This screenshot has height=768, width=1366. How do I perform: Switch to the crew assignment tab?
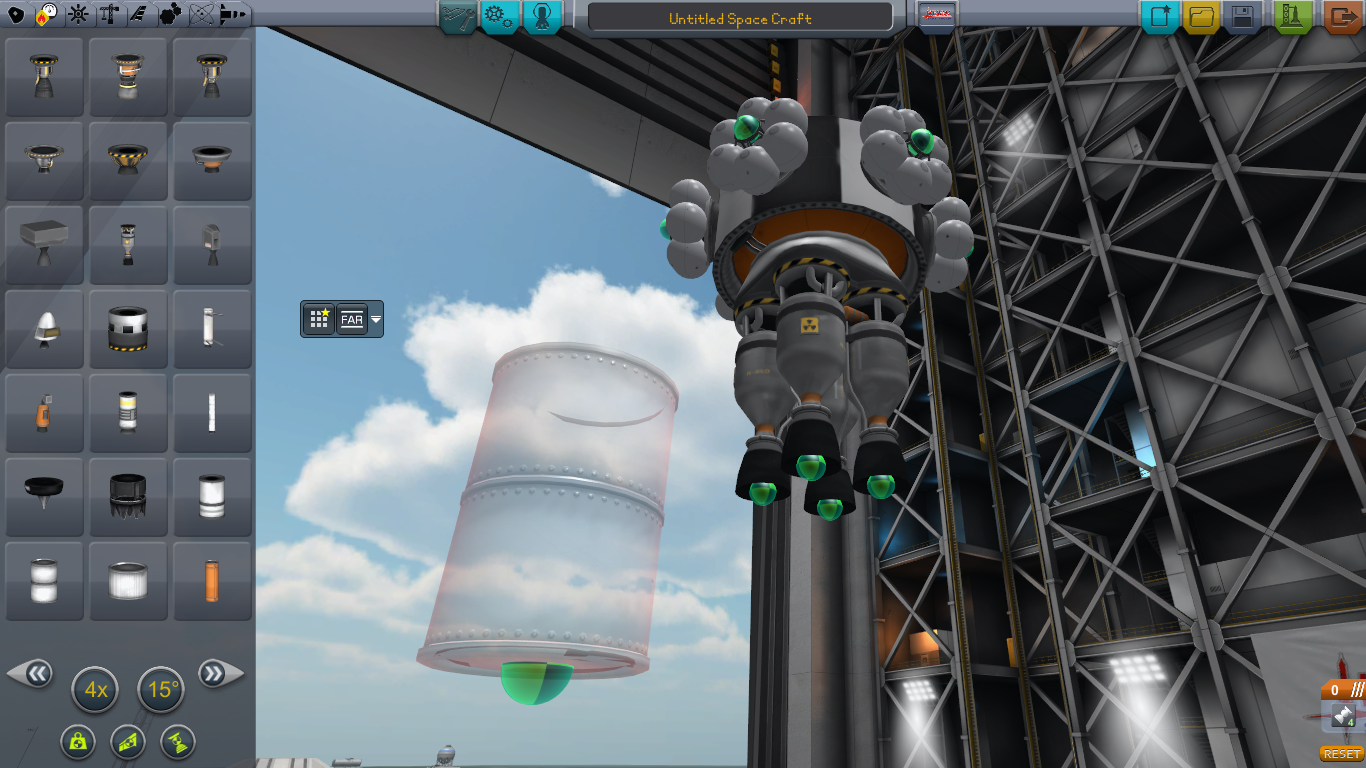tap(542, 16)
